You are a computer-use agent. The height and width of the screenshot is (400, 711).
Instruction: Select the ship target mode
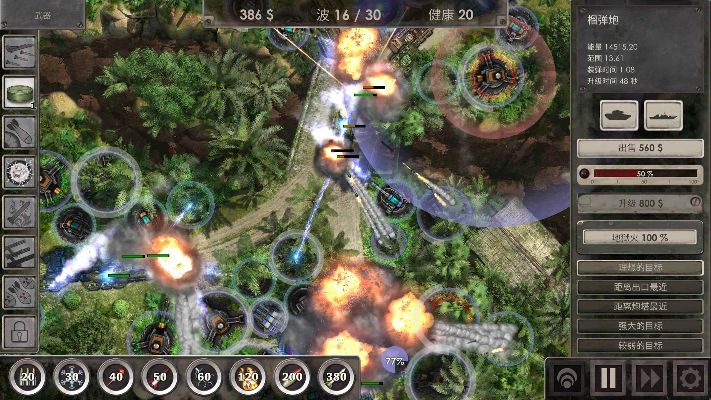[x=663, y=114]
